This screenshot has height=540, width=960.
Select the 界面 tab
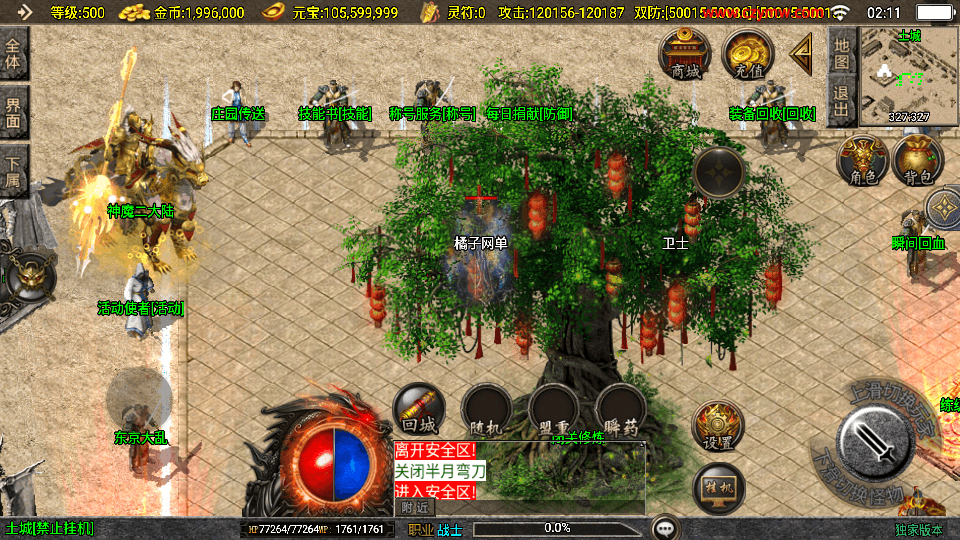pos(14,112)
